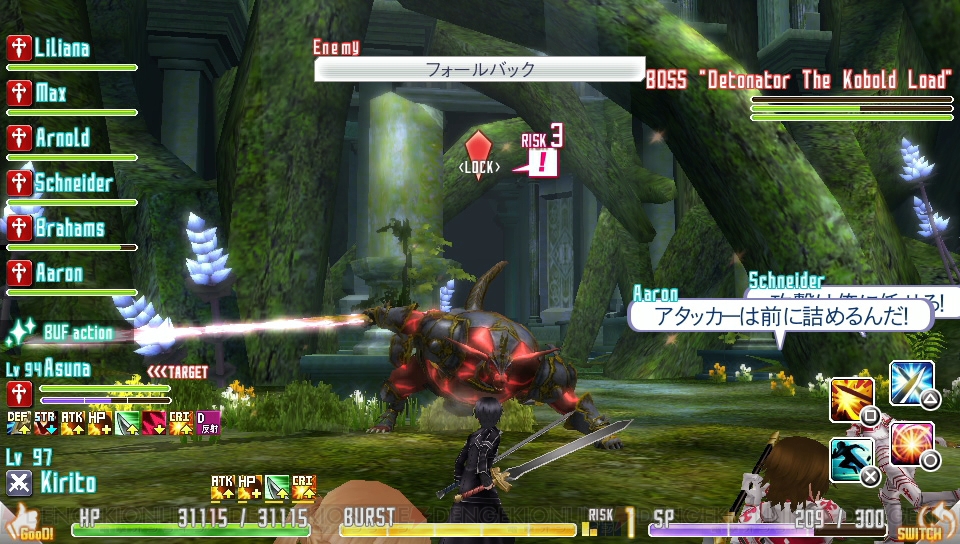Activate the fiery sword slash skill
Image resolution: width=960 pixels, height=544 pixels.
tap(852, 400)
